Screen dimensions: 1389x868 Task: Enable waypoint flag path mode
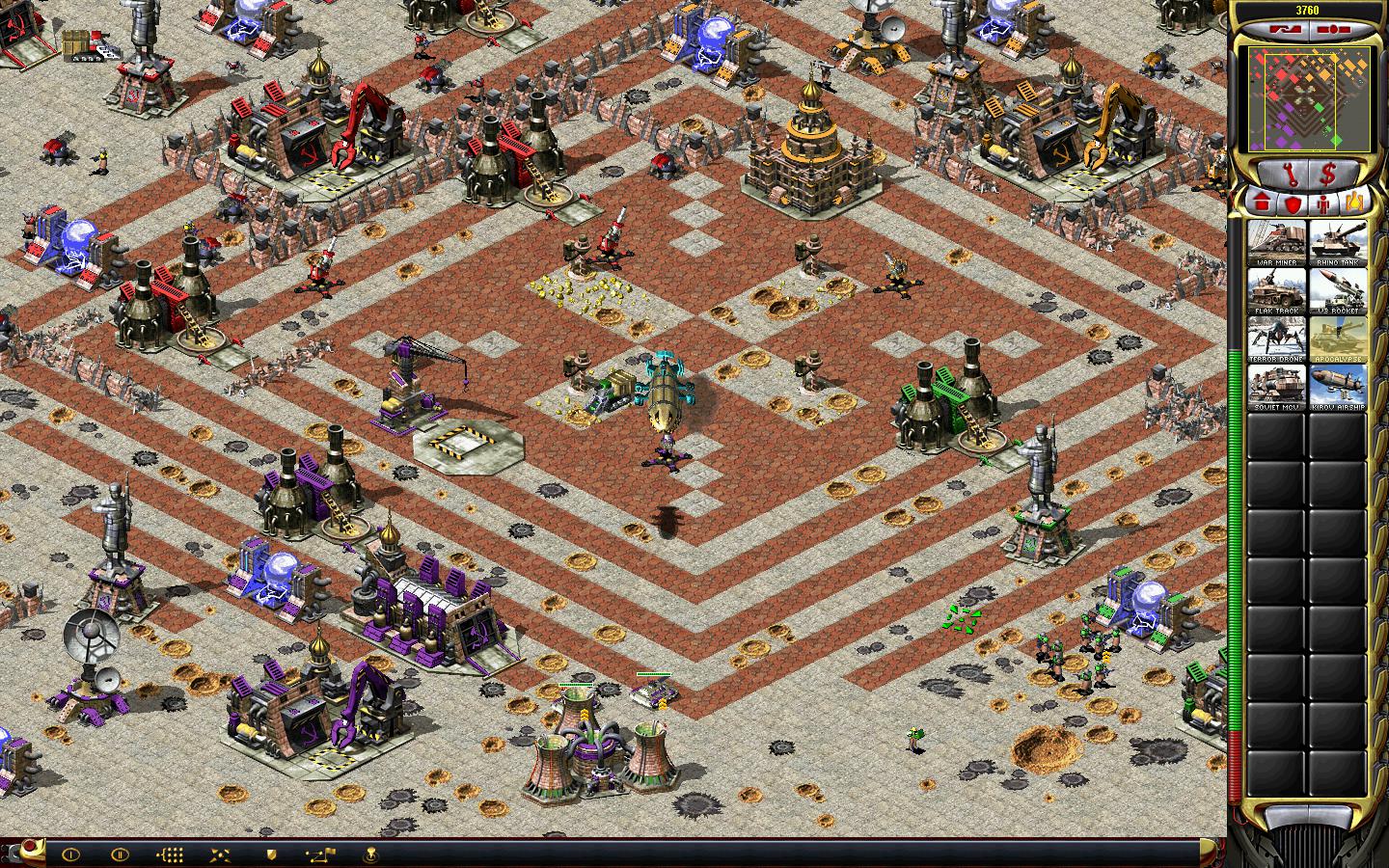coord(319,854)
